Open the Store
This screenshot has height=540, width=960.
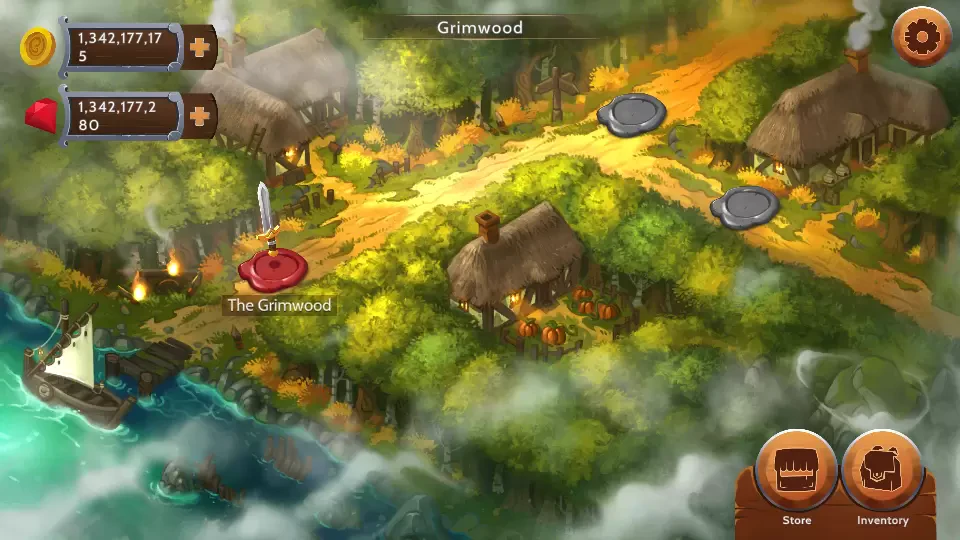[796, 471]
